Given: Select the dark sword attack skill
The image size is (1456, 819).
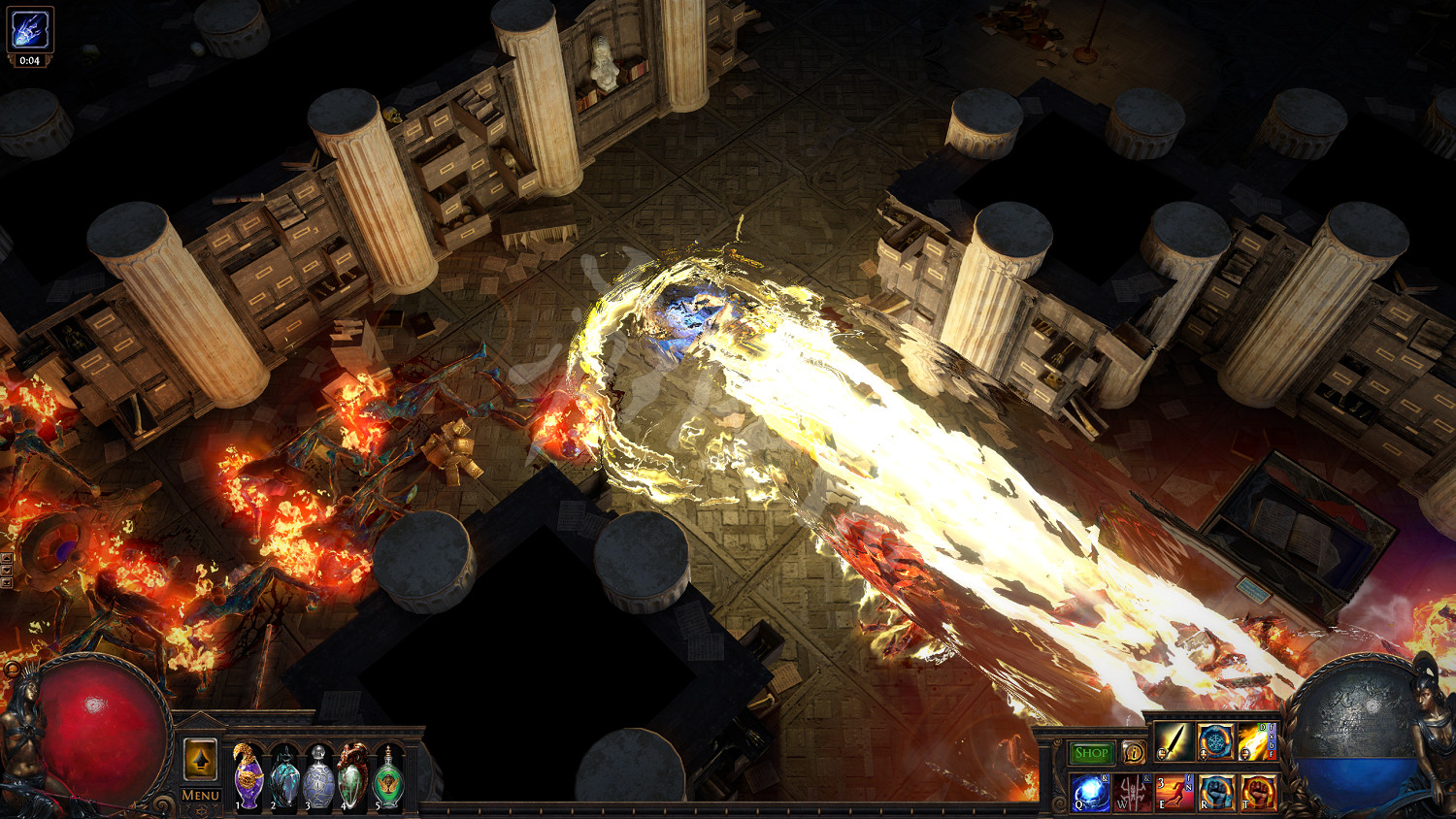Looking at the screenshot, I should [x=1174, y=742].
